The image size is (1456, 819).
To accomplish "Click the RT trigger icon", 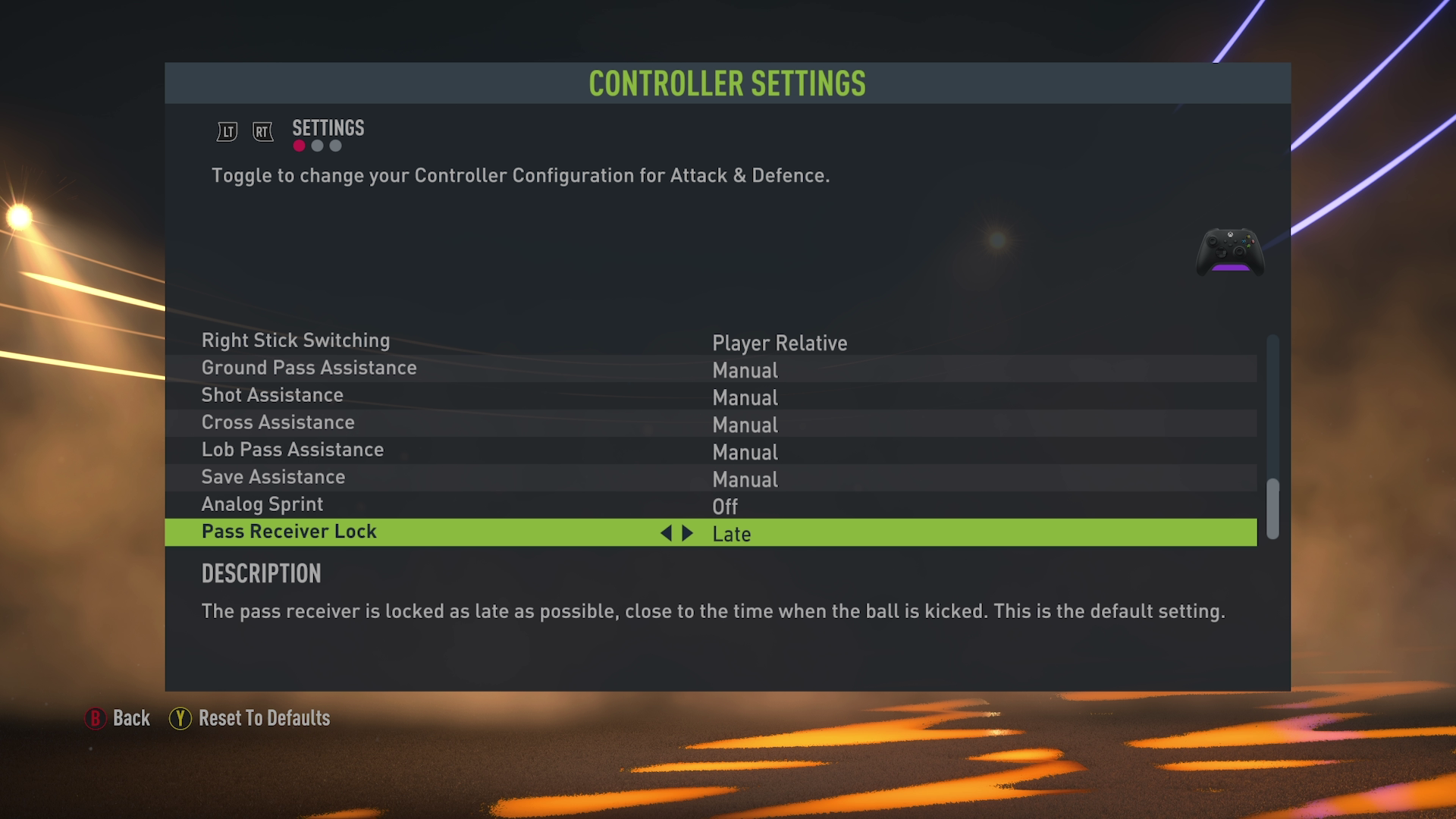I will coord(262,130).
